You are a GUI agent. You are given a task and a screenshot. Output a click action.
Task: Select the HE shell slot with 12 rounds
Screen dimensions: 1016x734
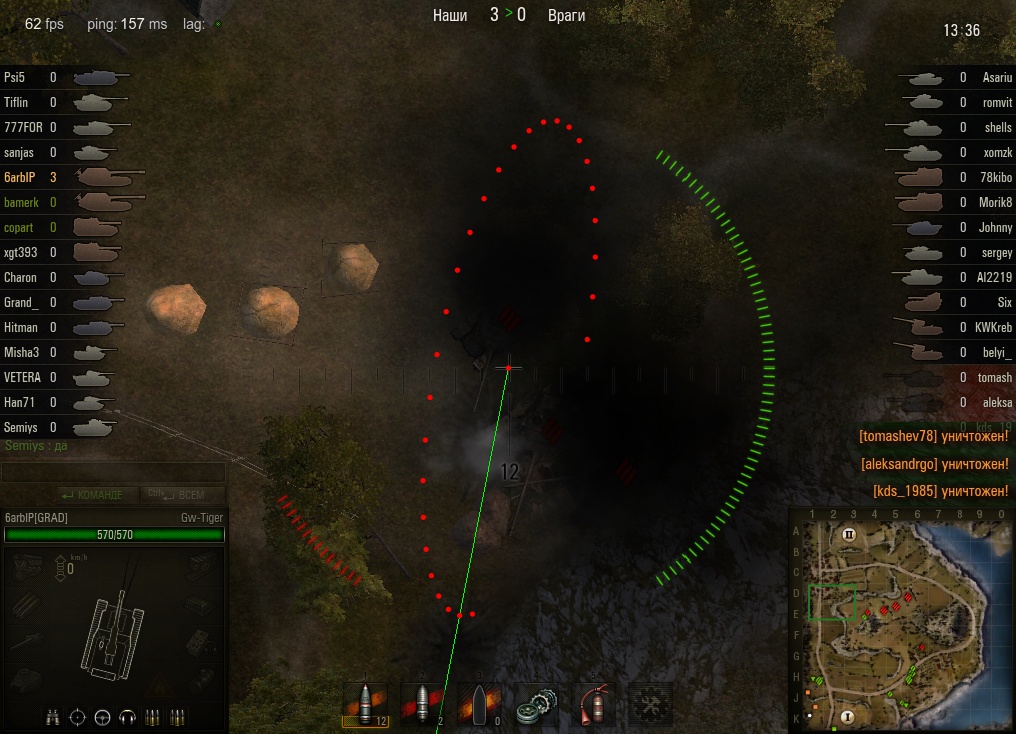[x=365, y=705]
